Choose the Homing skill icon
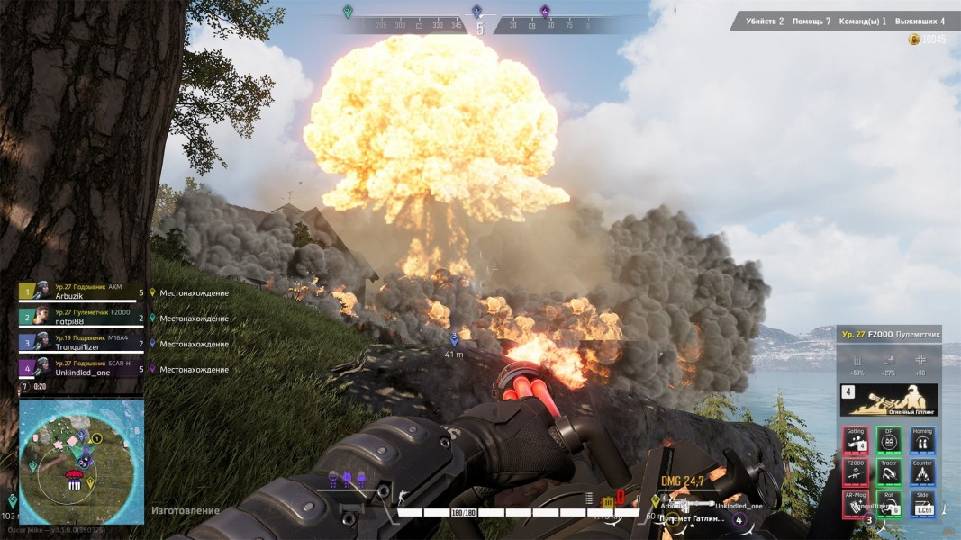 tap(922, 441)
